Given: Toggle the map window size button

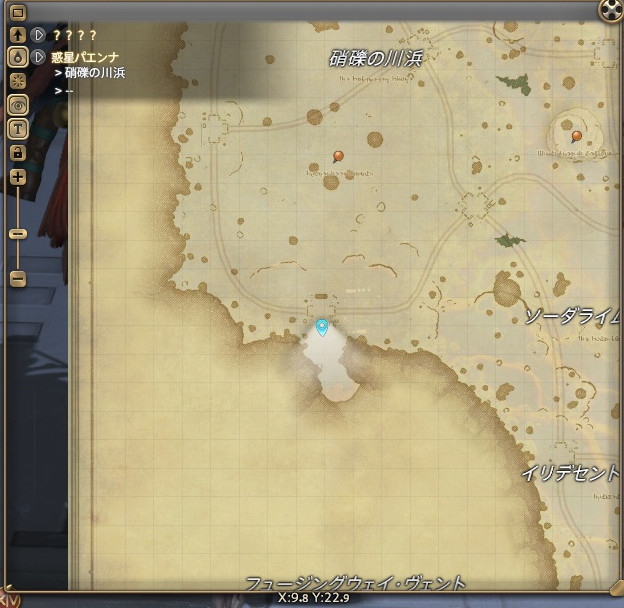Looking at the screenshot, I should 17,13.
